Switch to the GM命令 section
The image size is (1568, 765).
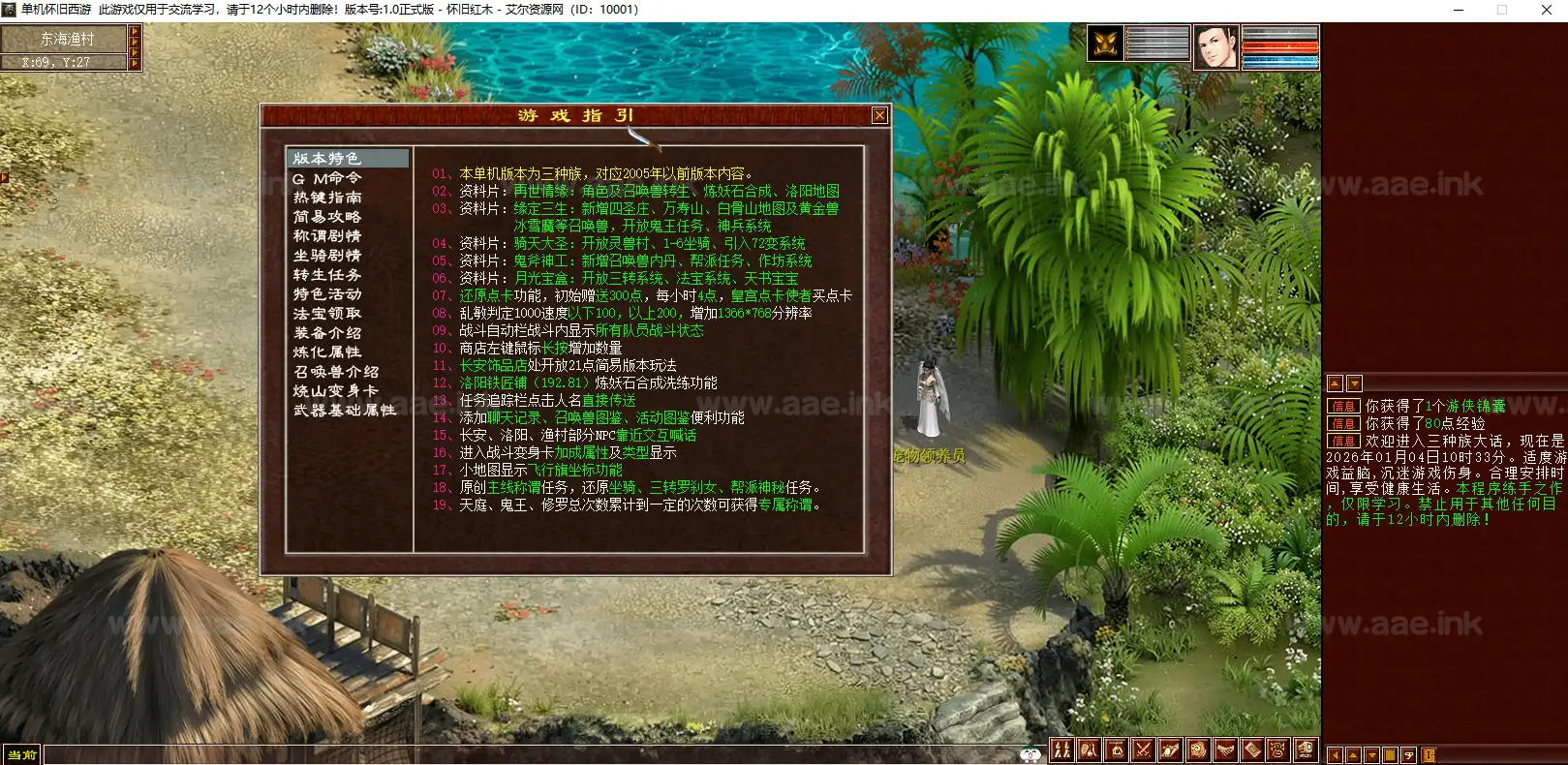pos(325,178)
